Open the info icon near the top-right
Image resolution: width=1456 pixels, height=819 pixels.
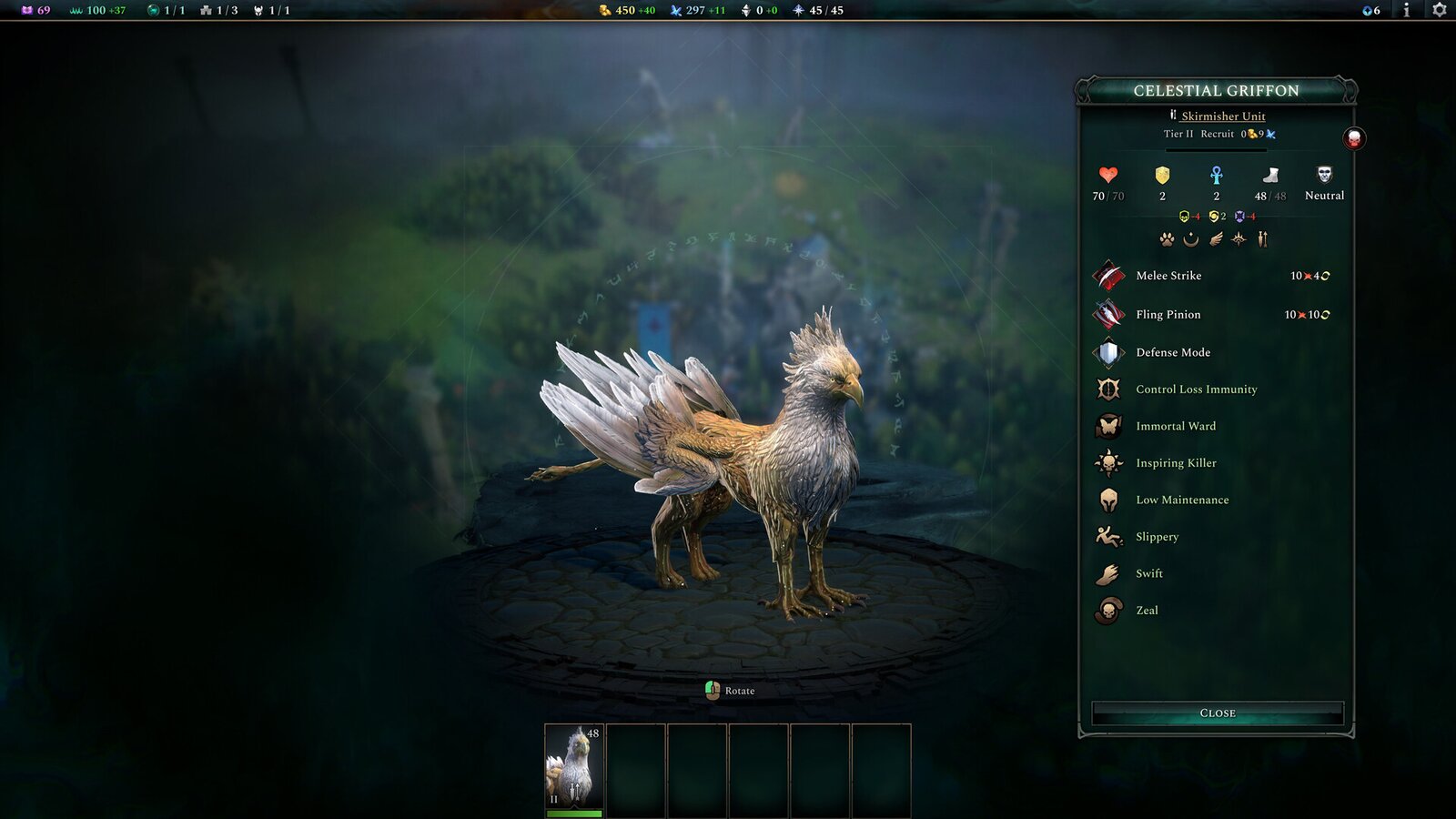[1406, 12]
